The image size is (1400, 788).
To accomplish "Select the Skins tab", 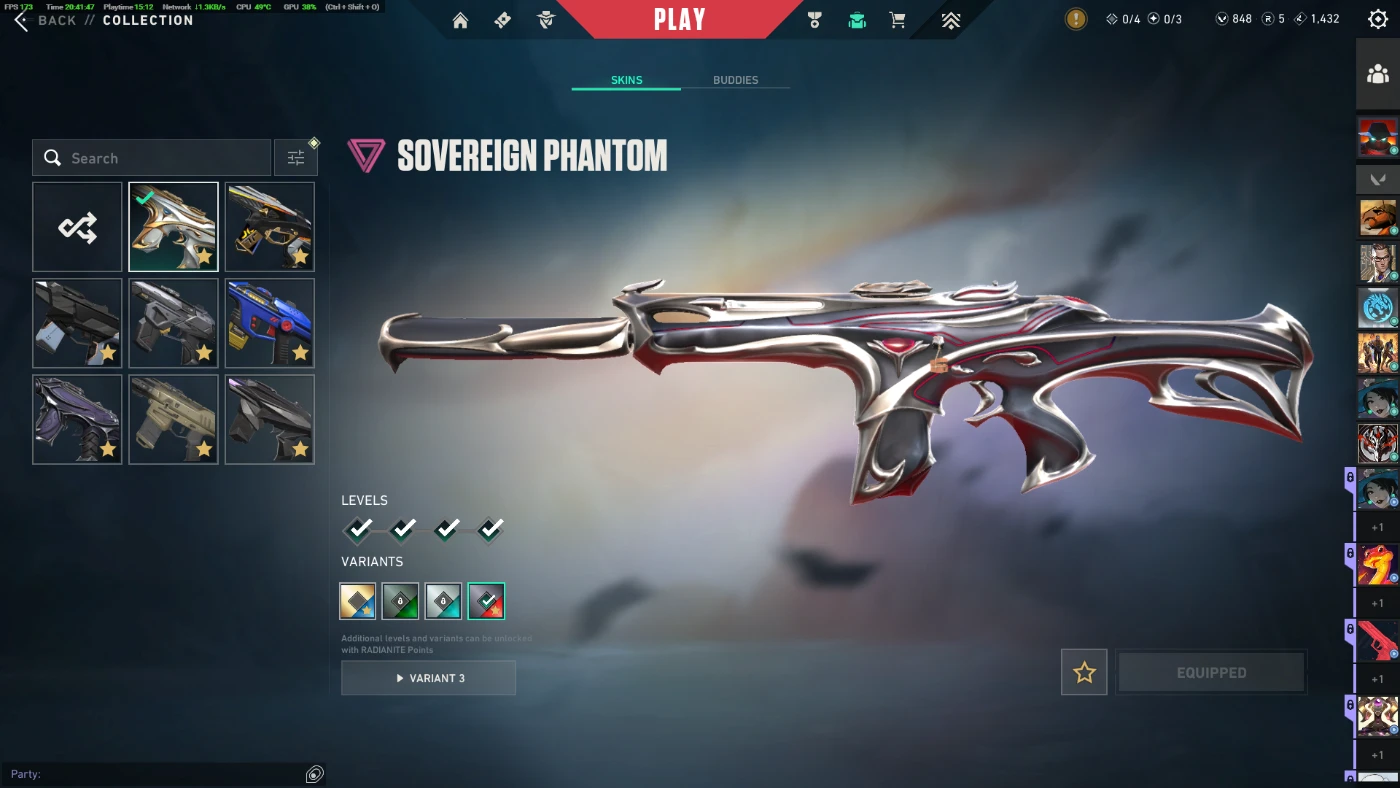I will pyautogui.click(x=627, y=80).
